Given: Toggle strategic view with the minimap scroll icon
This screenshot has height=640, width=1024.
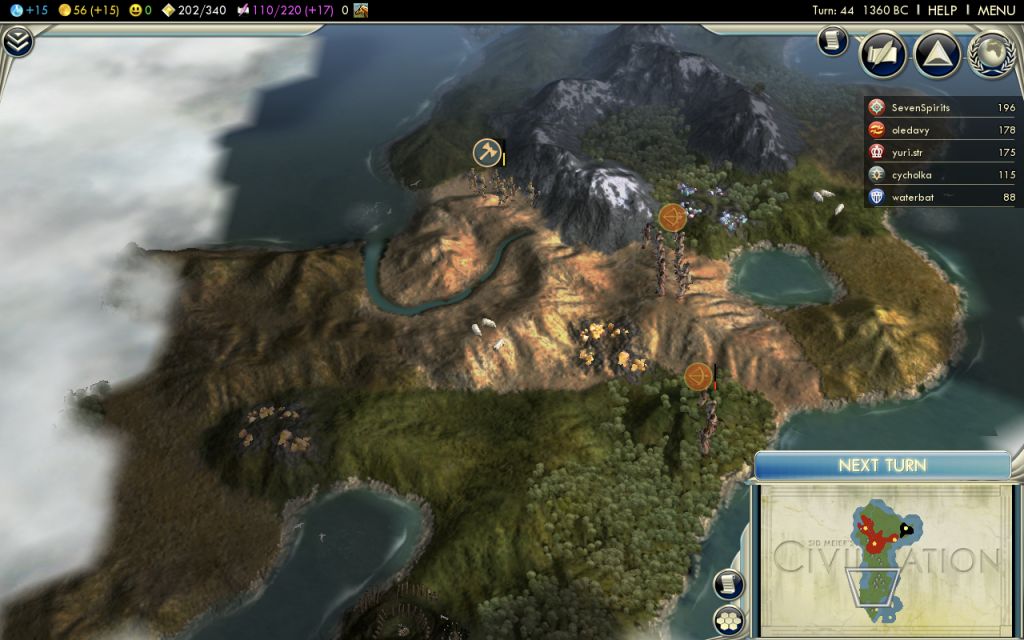Looking at the screenshot, I should point(729,584).
